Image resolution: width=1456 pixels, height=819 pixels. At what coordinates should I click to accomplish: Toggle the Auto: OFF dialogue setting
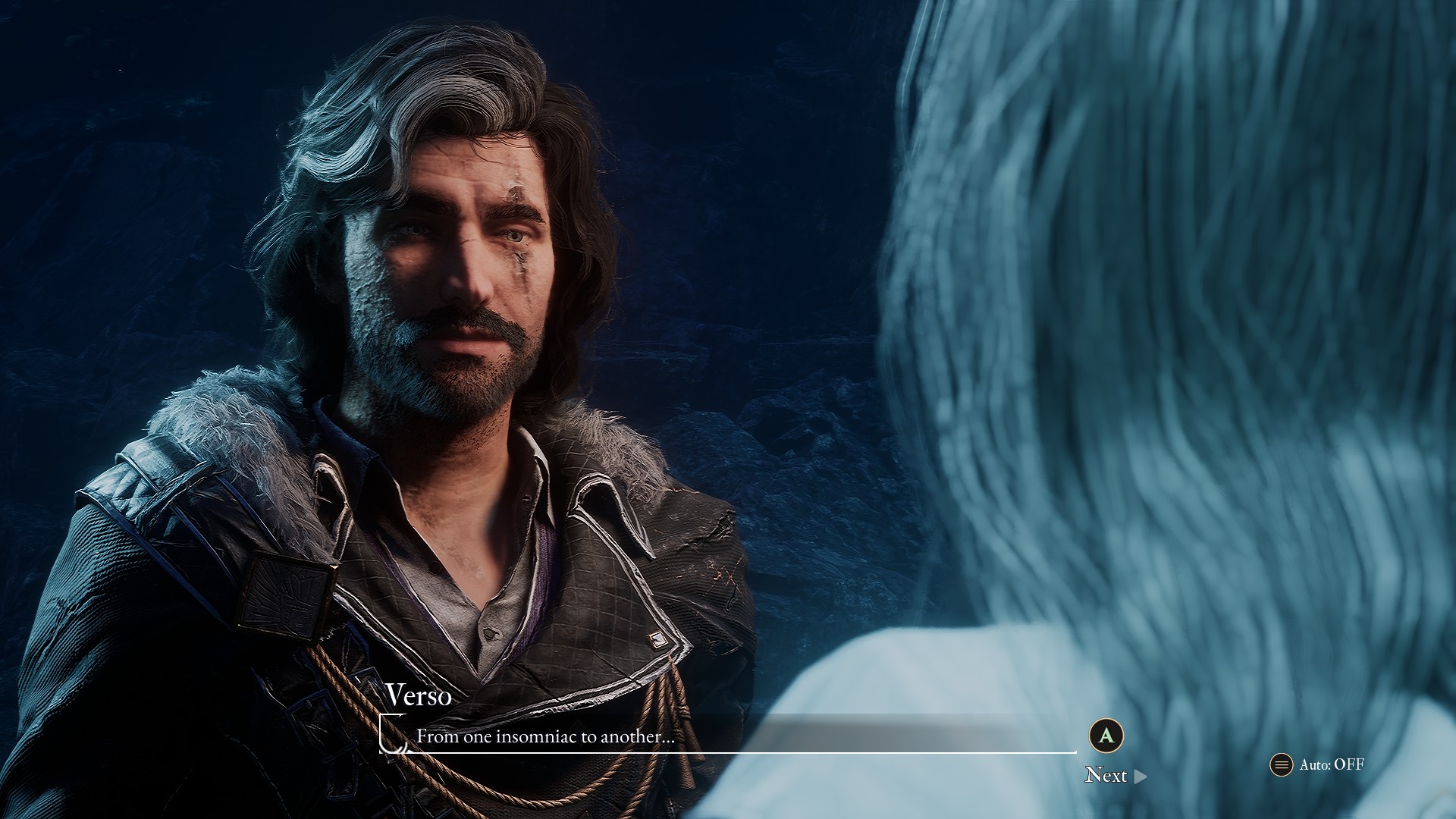[x=1317, y=764]
